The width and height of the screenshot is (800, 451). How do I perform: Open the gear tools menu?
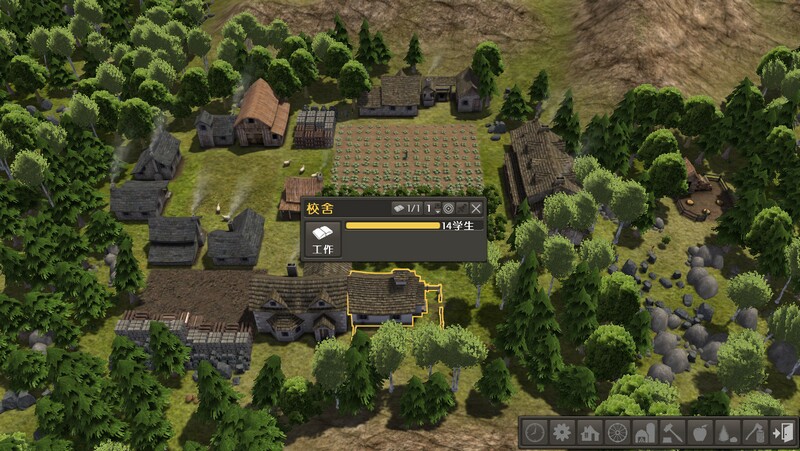563,432
